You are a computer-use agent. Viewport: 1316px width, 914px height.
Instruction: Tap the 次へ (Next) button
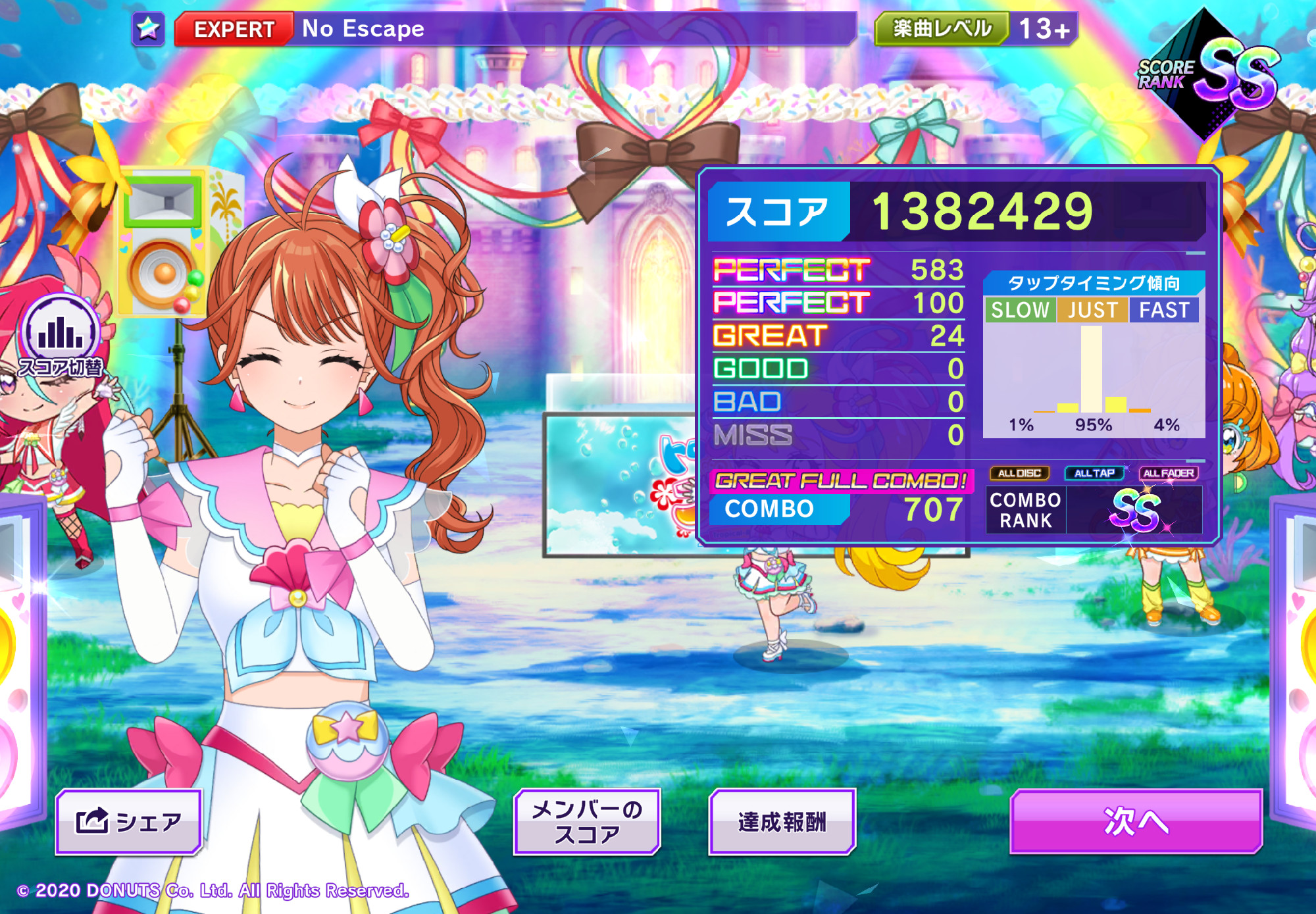(1136, 821)
